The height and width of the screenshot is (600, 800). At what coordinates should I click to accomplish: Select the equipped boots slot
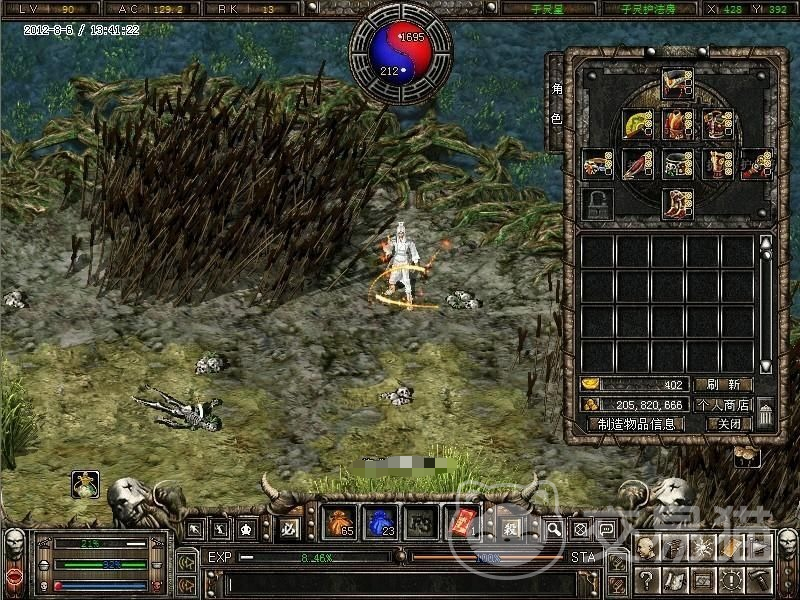tap(677, 202)
